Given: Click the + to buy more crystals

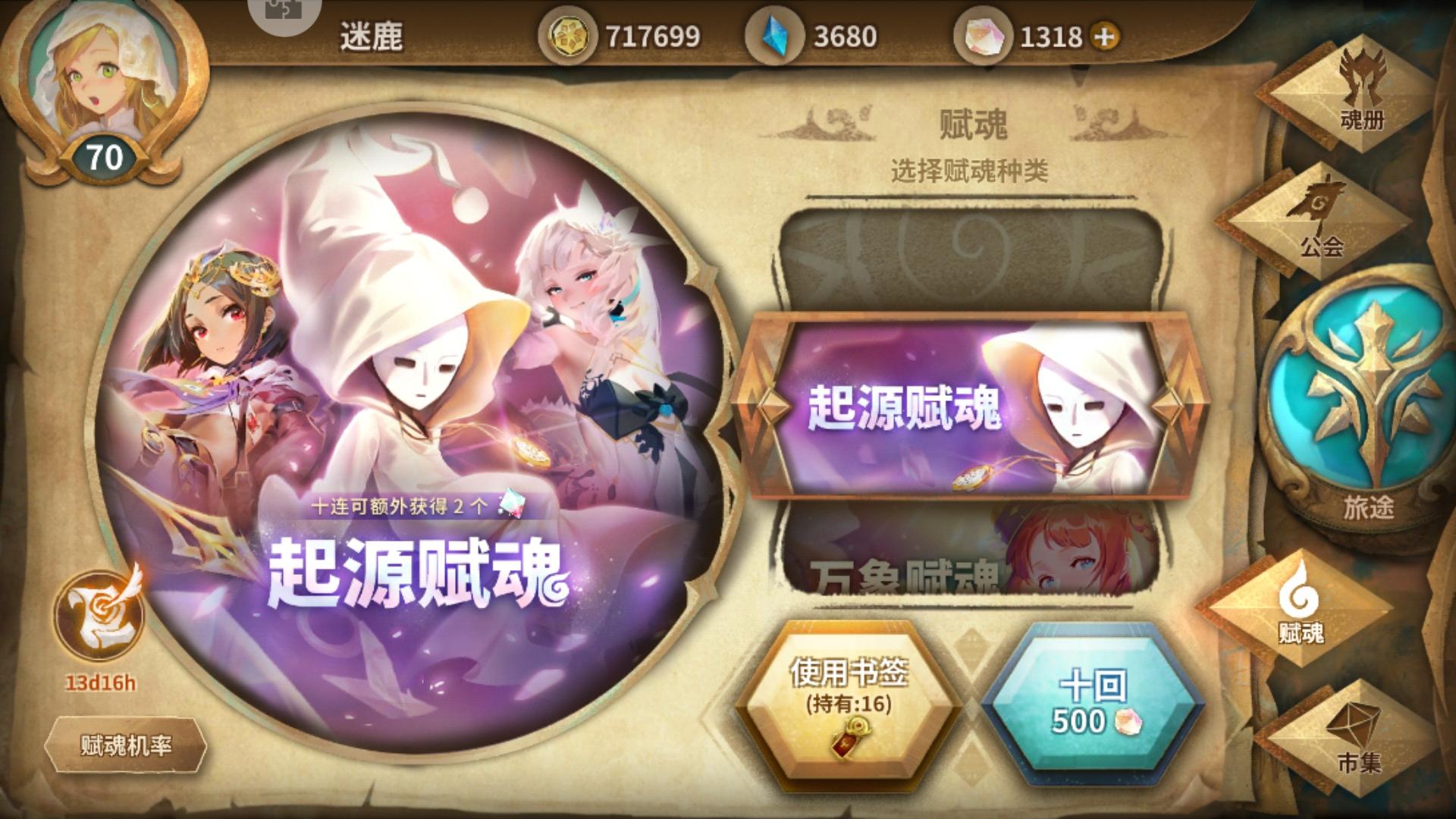Looking at the screenshot, I should (x=1106, y=33).
